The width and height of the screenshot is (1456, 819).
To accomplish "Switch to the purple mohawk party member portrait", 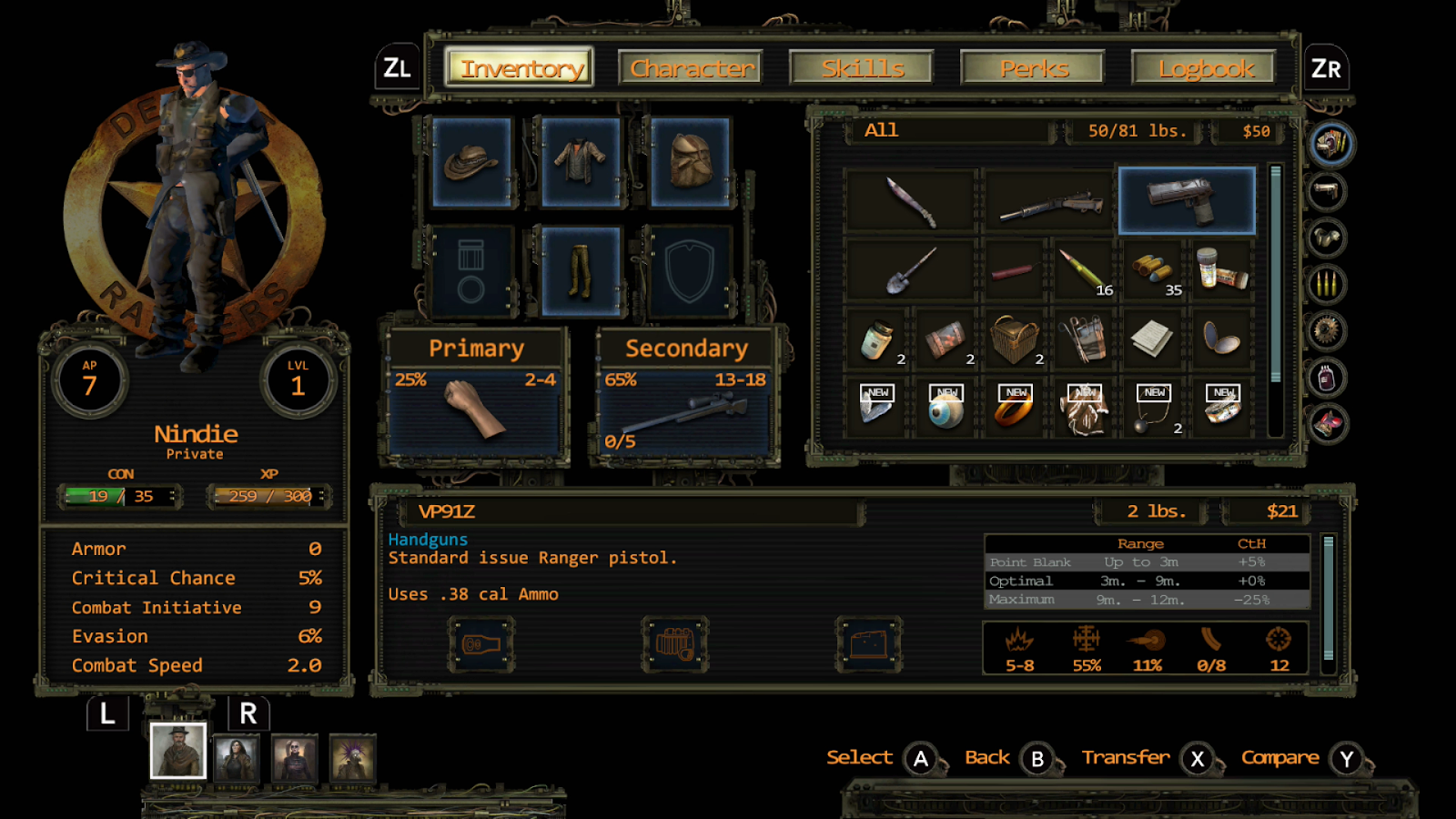I will (x=352, y=758).
